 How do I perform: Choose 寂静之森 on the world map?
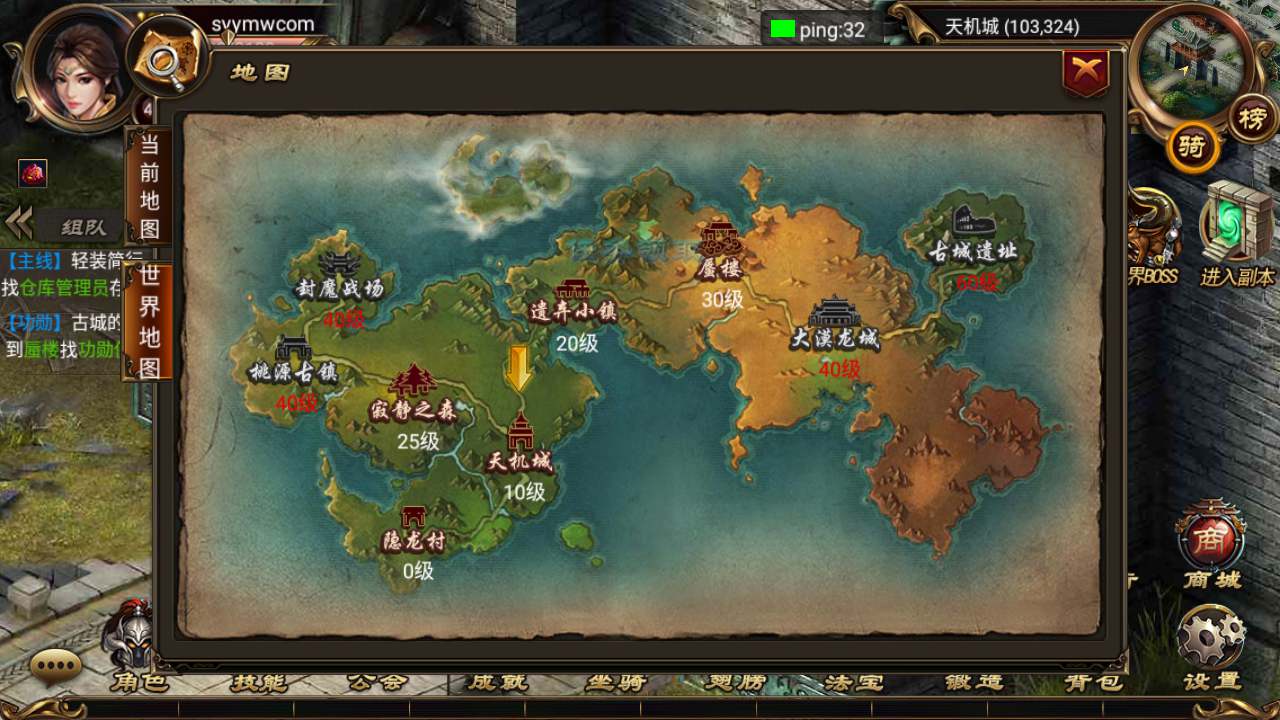(x=412, y=393)
